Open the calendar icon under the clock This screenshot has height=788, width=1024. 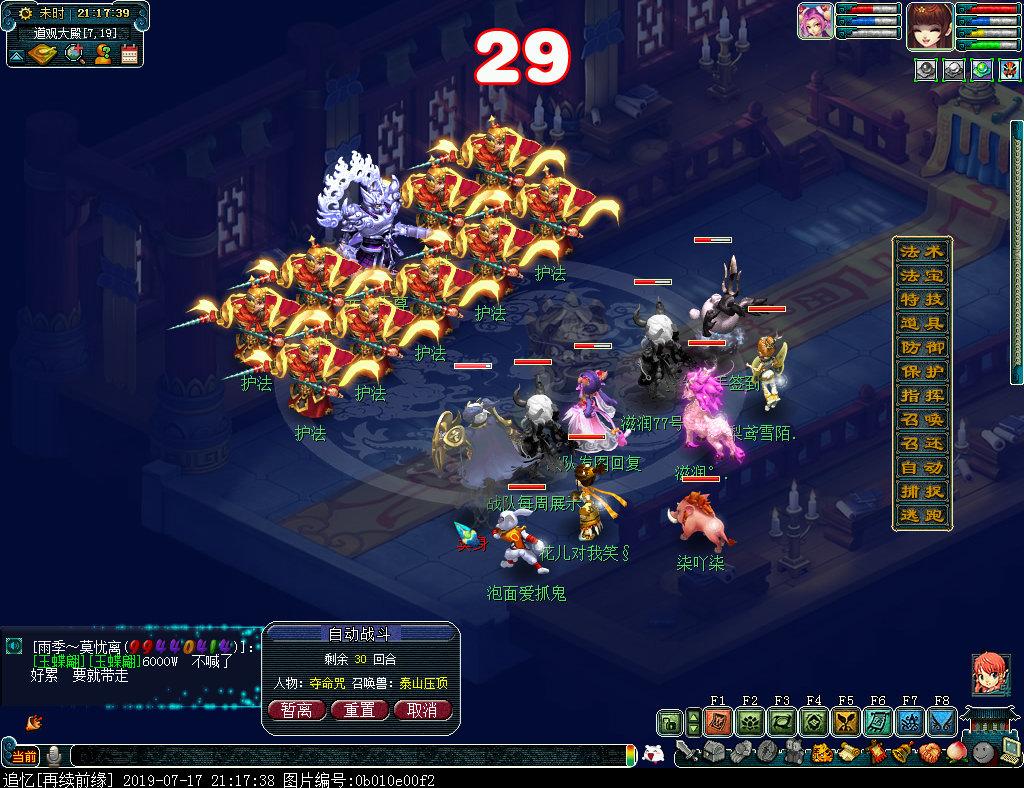point(129,54)
